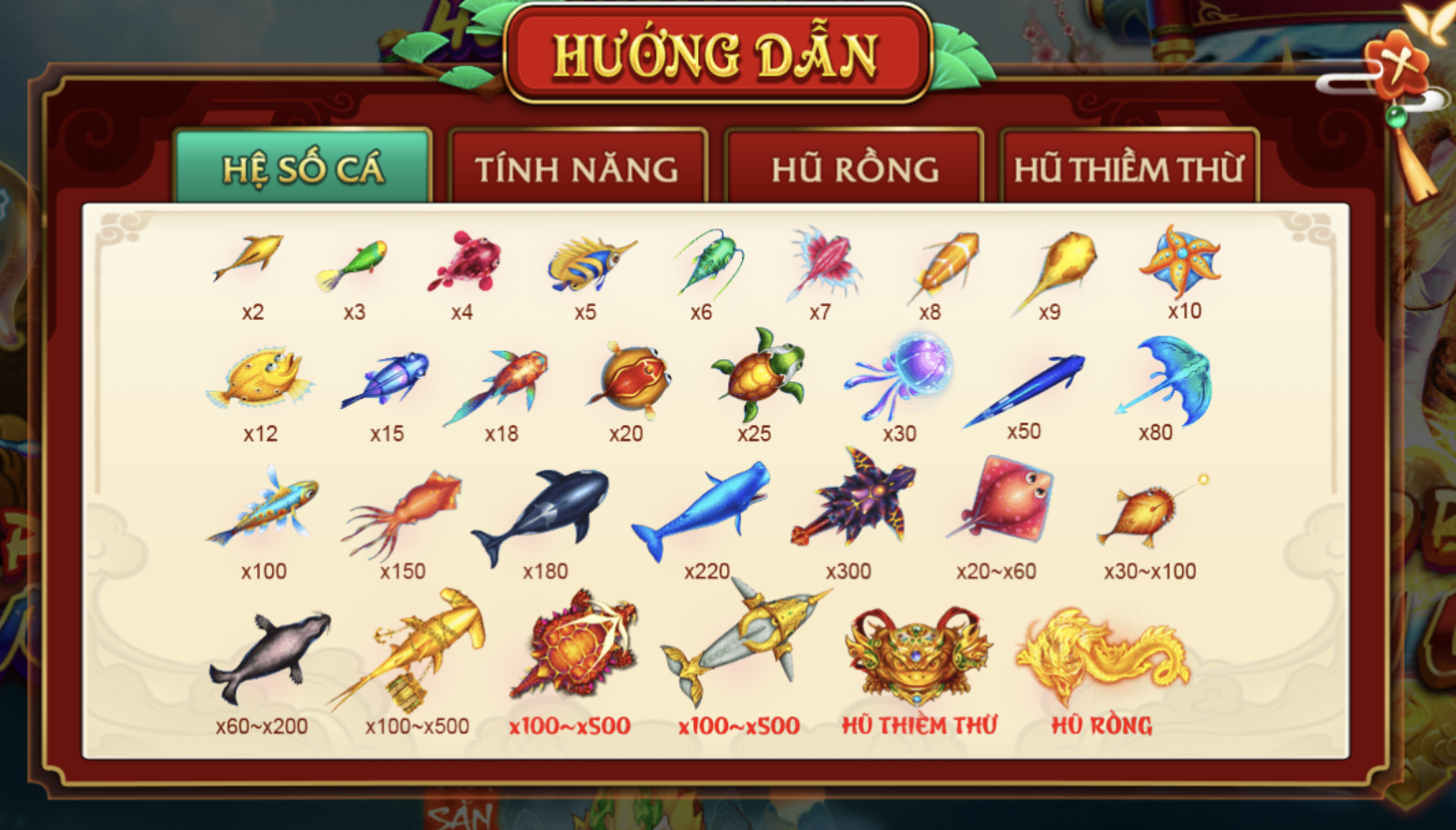Click the golden toad Hũ Thiềm Thừ icon

click(919, 653)
